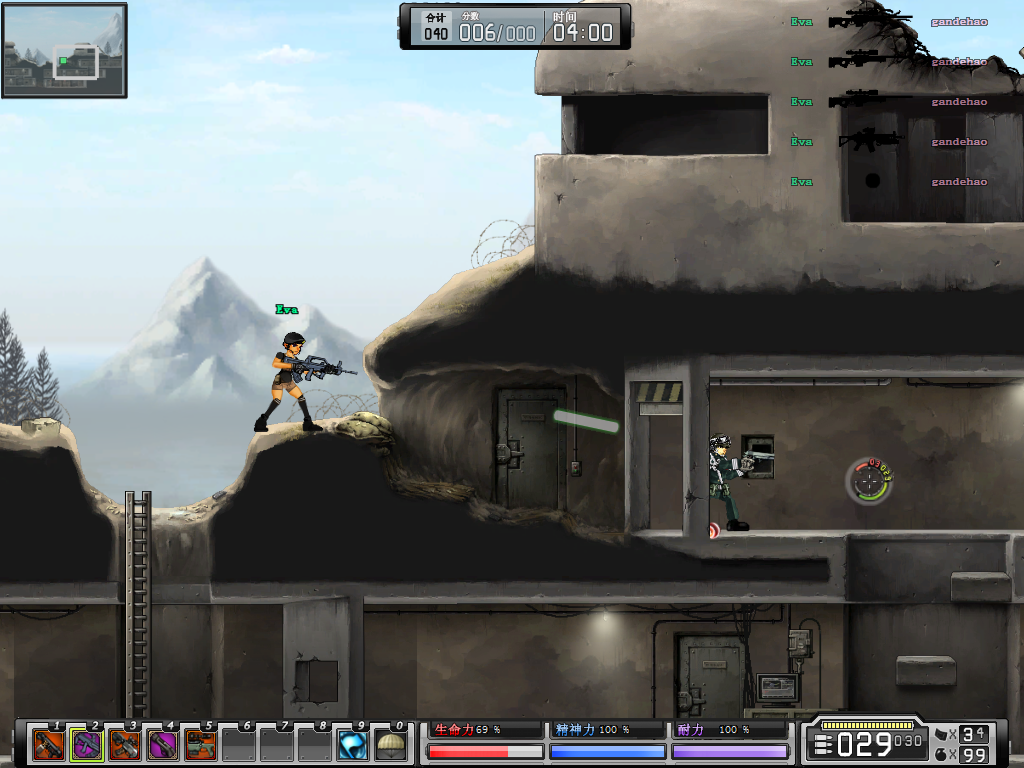Select weapon slot 1 in the hotbar

(x=49, y=745)
